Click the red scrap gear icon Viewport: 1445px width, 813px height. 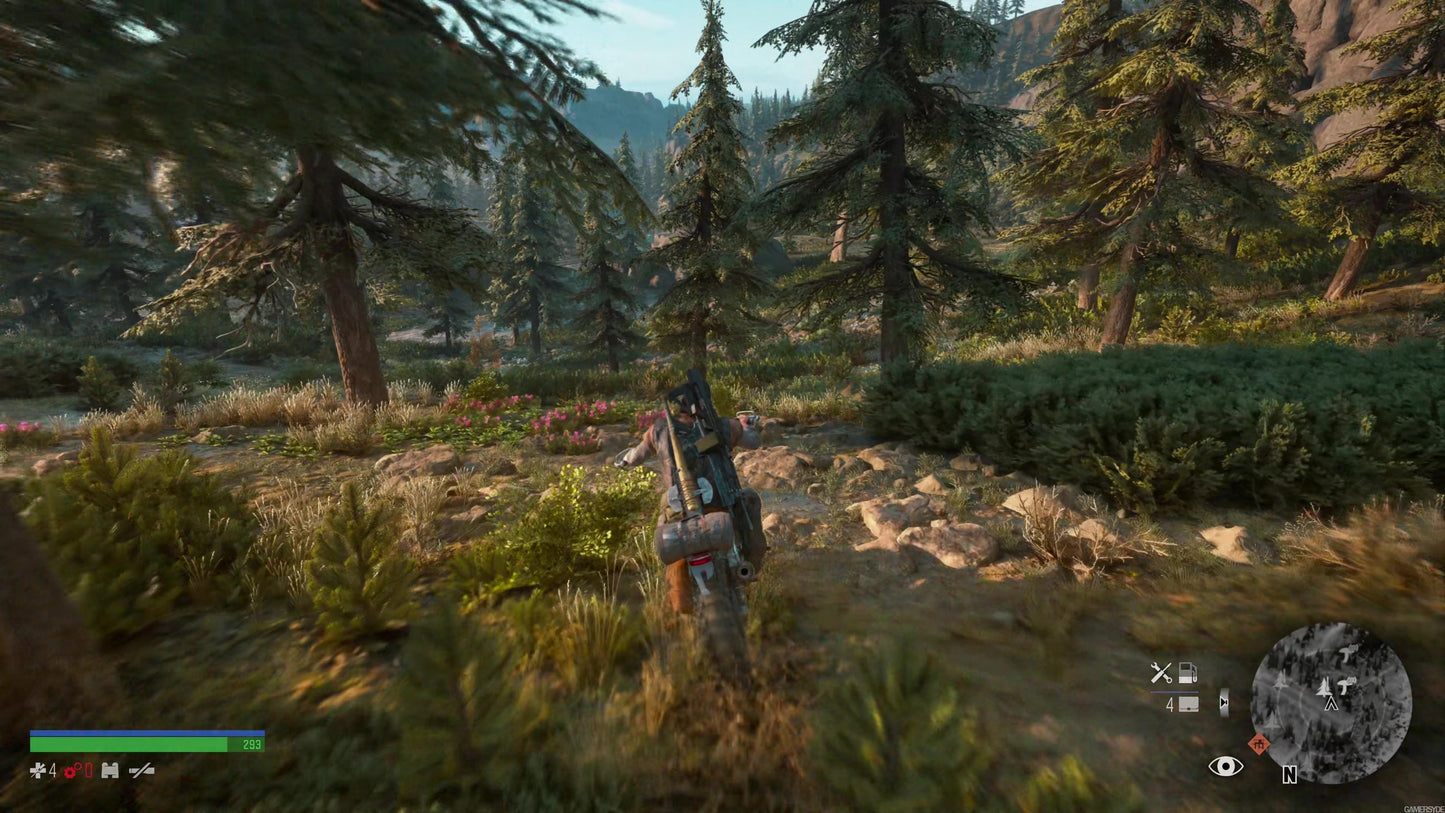pyautogui.click(x=70, y=771)
